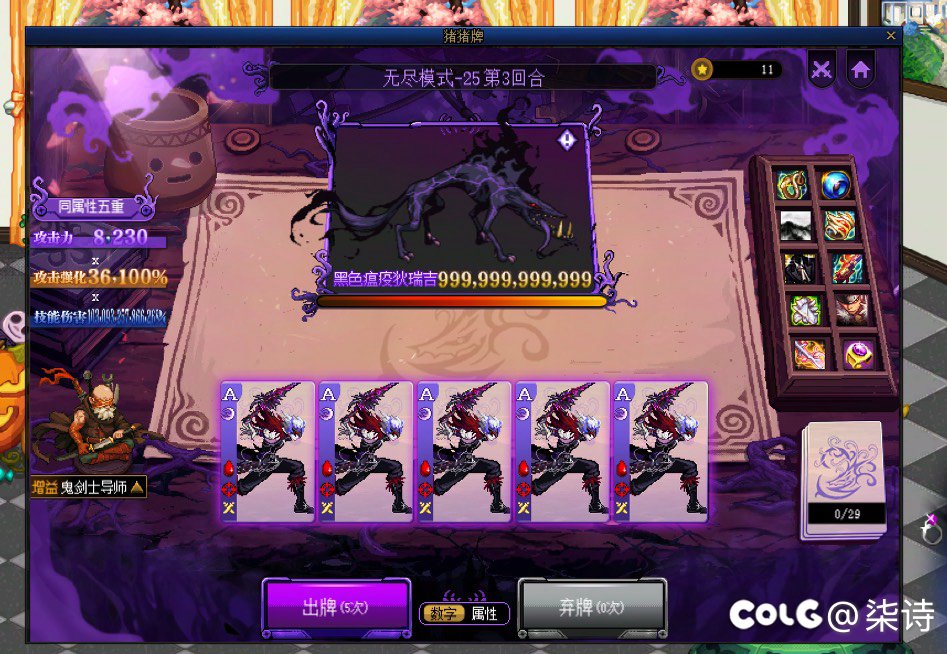Image resolution: width=947 pixels, height=654 pixels.
Task: Sort hand by 属性 (attribute)
Action: (x=484, y=613)
